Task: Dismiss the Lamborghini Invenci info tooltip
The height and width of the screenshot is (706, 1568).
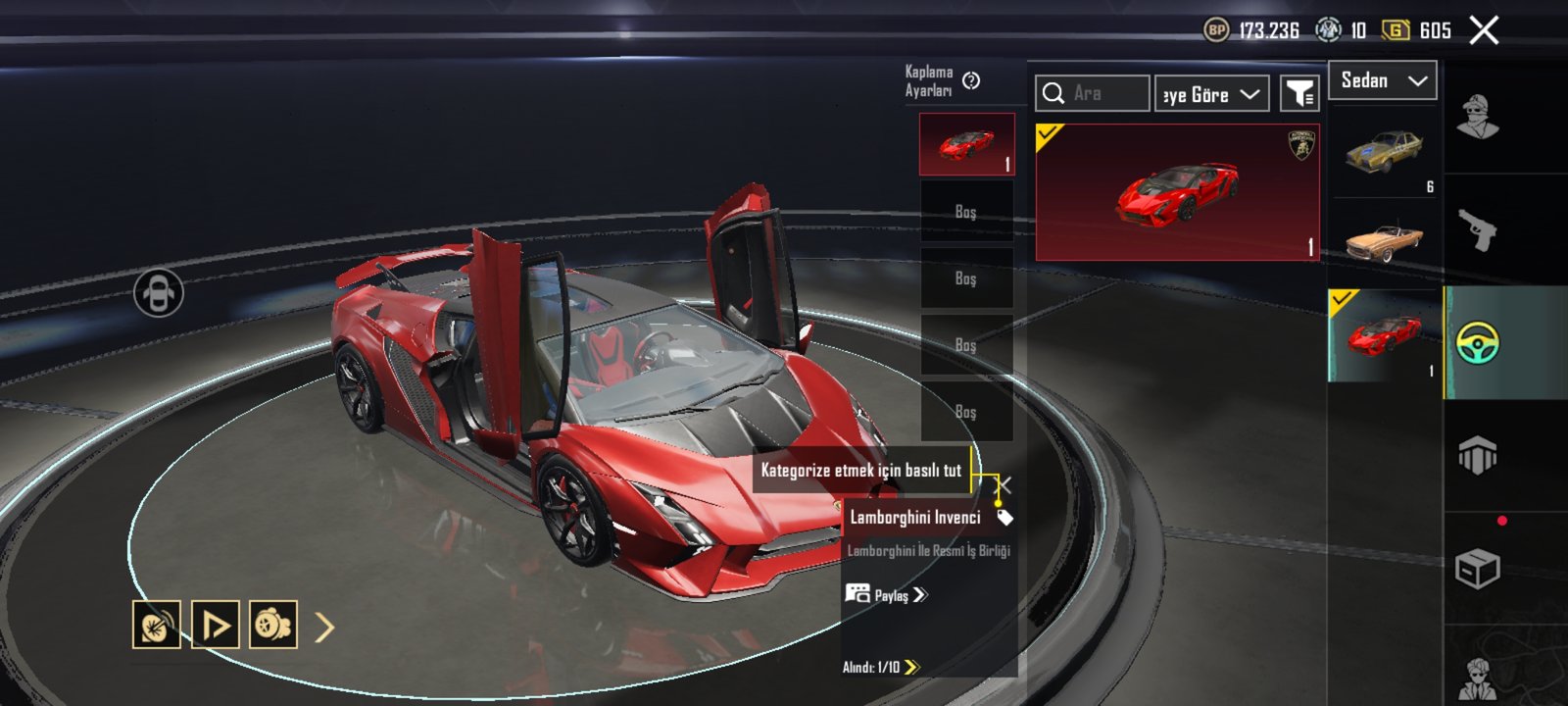Action: 1004,484
